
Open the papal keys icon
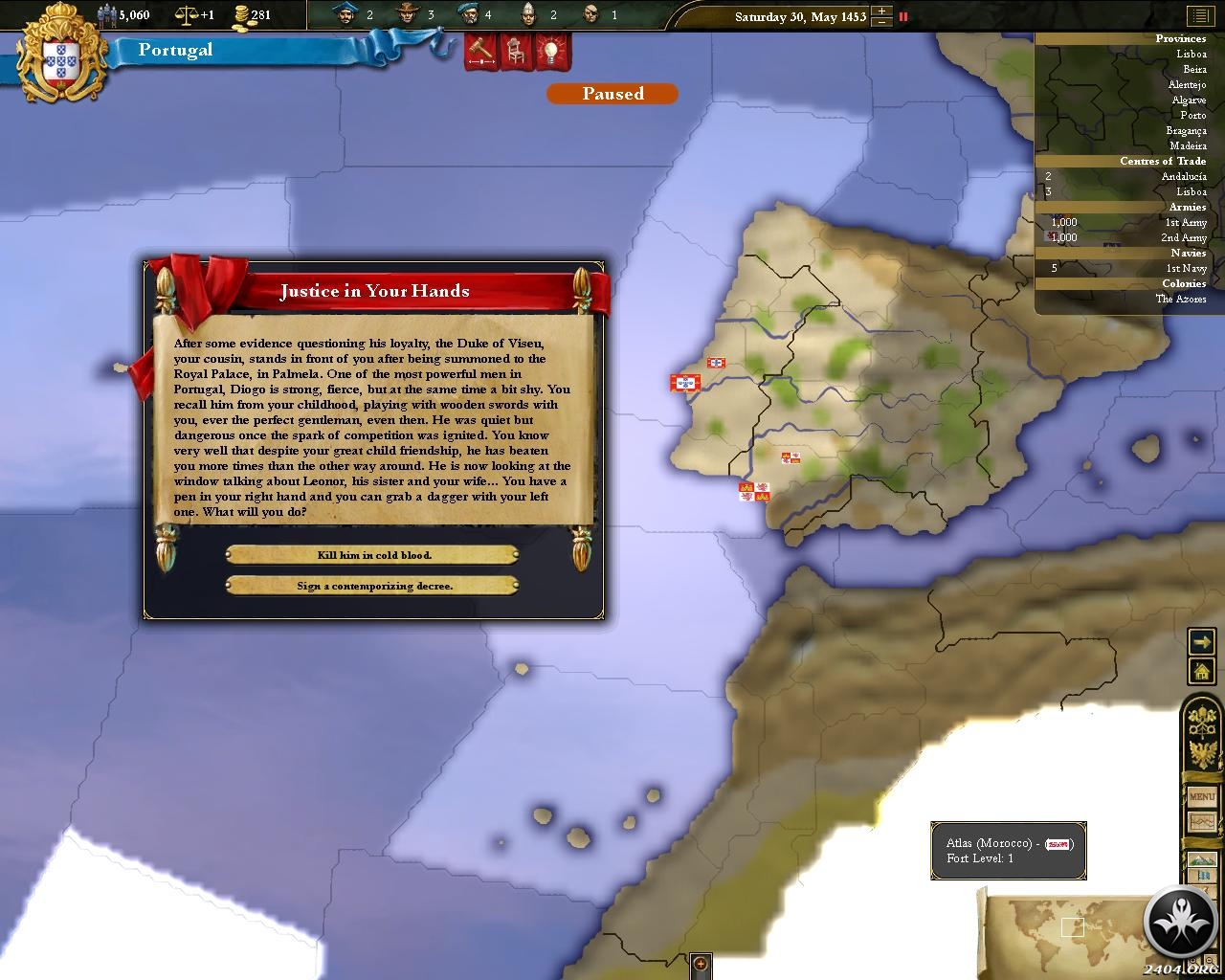tap(1201, 720)
